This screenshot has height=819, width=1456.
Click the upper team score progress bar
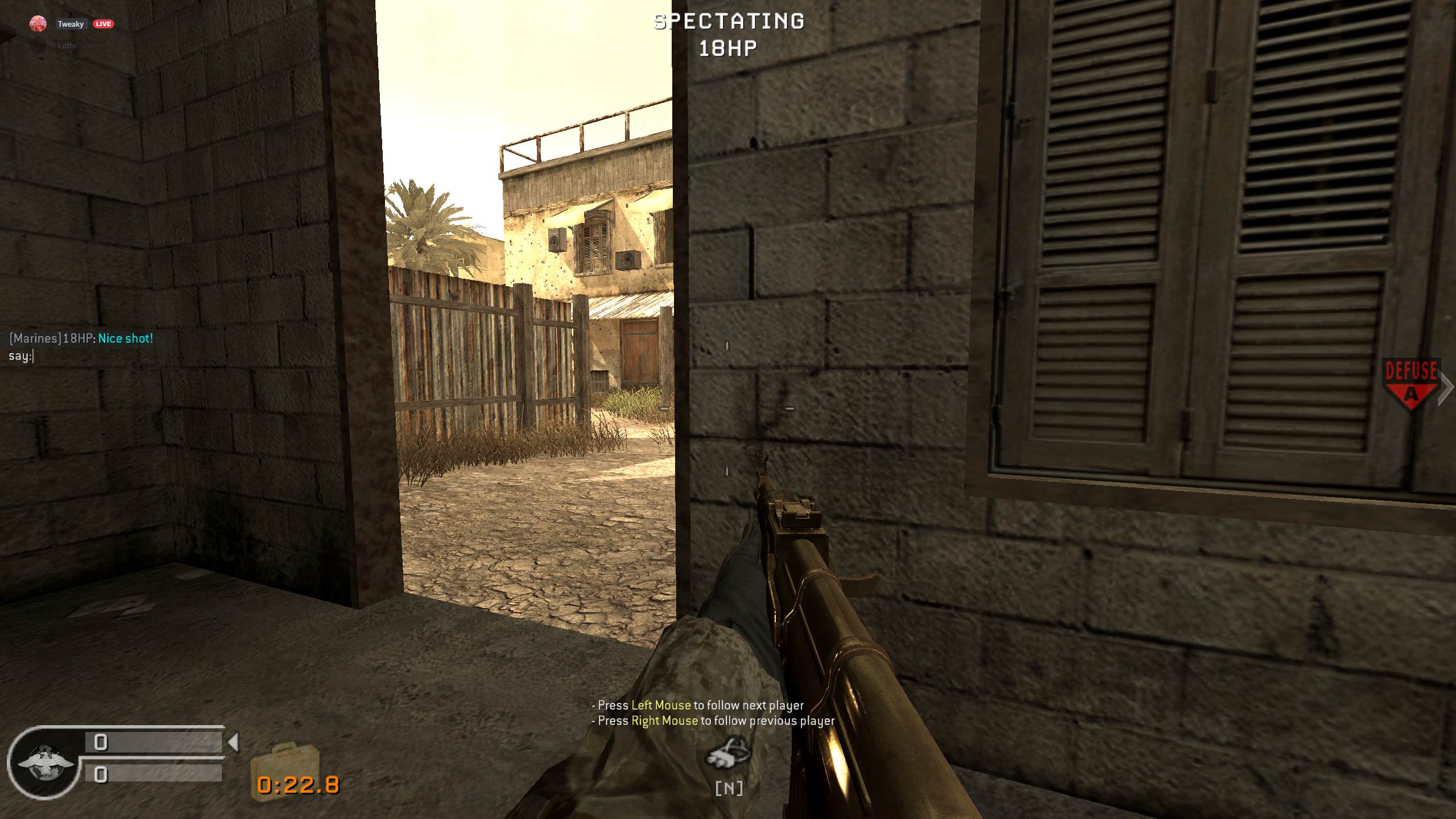pos(154,741)
